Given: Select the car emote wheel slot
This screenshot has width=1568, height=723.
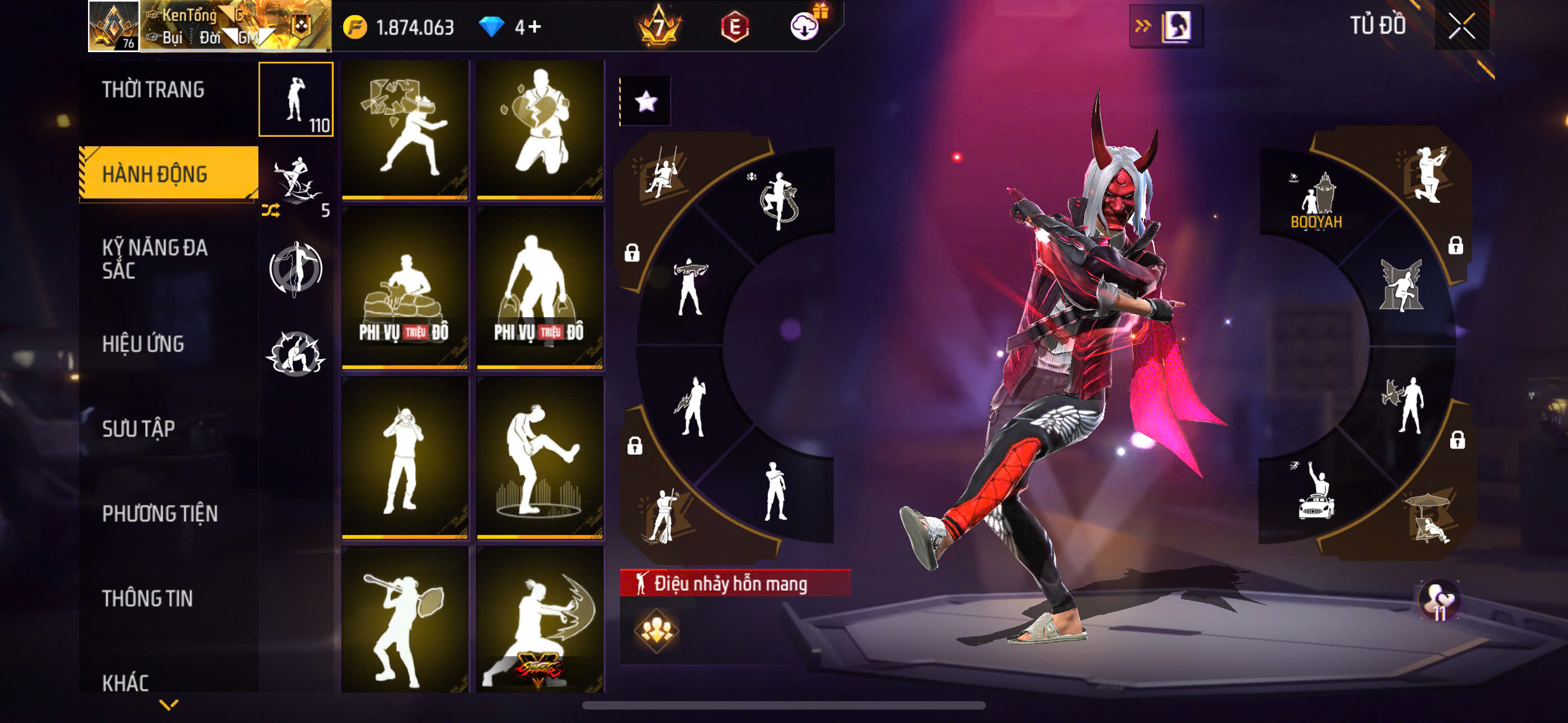Looking at the screenshot, I should (x=1316, y=493).
